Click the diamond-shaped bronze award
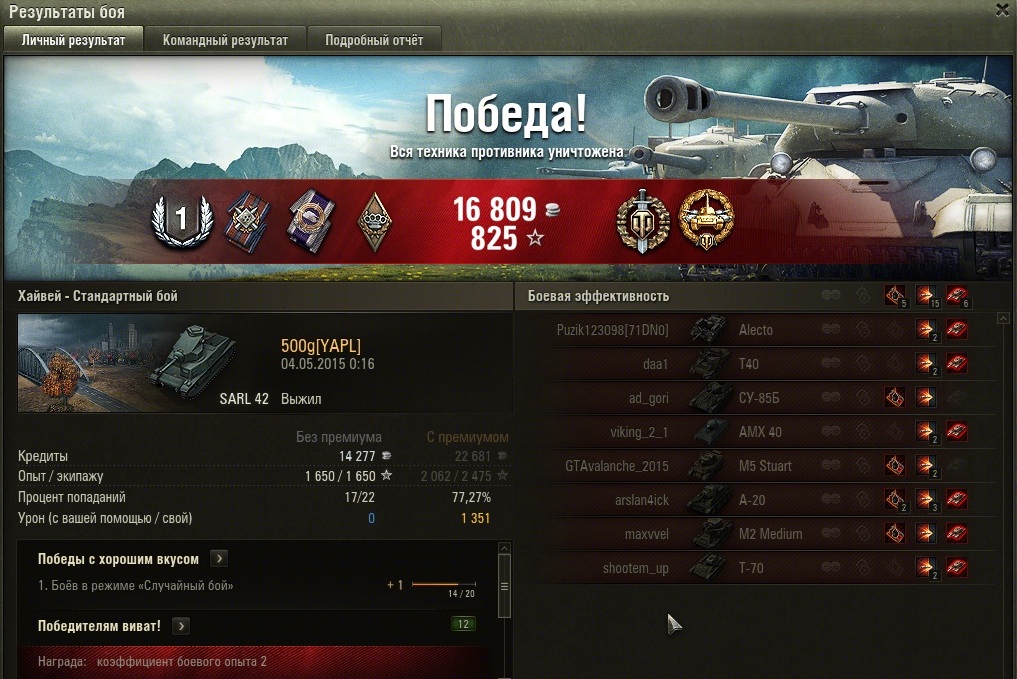 (x=374, y=219)
